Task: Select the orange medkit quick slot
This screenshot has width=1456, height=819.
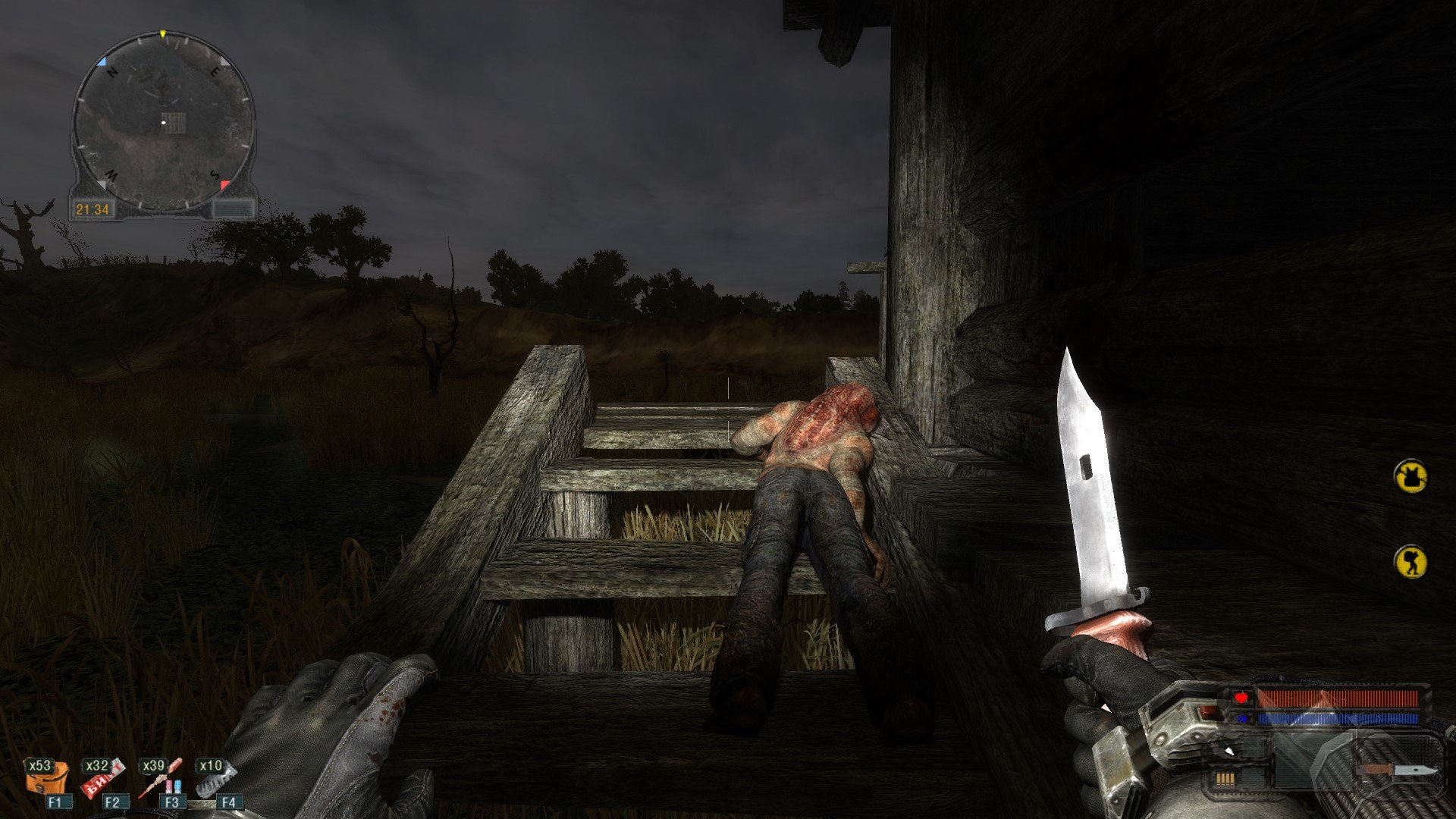Action: point(47,777)
